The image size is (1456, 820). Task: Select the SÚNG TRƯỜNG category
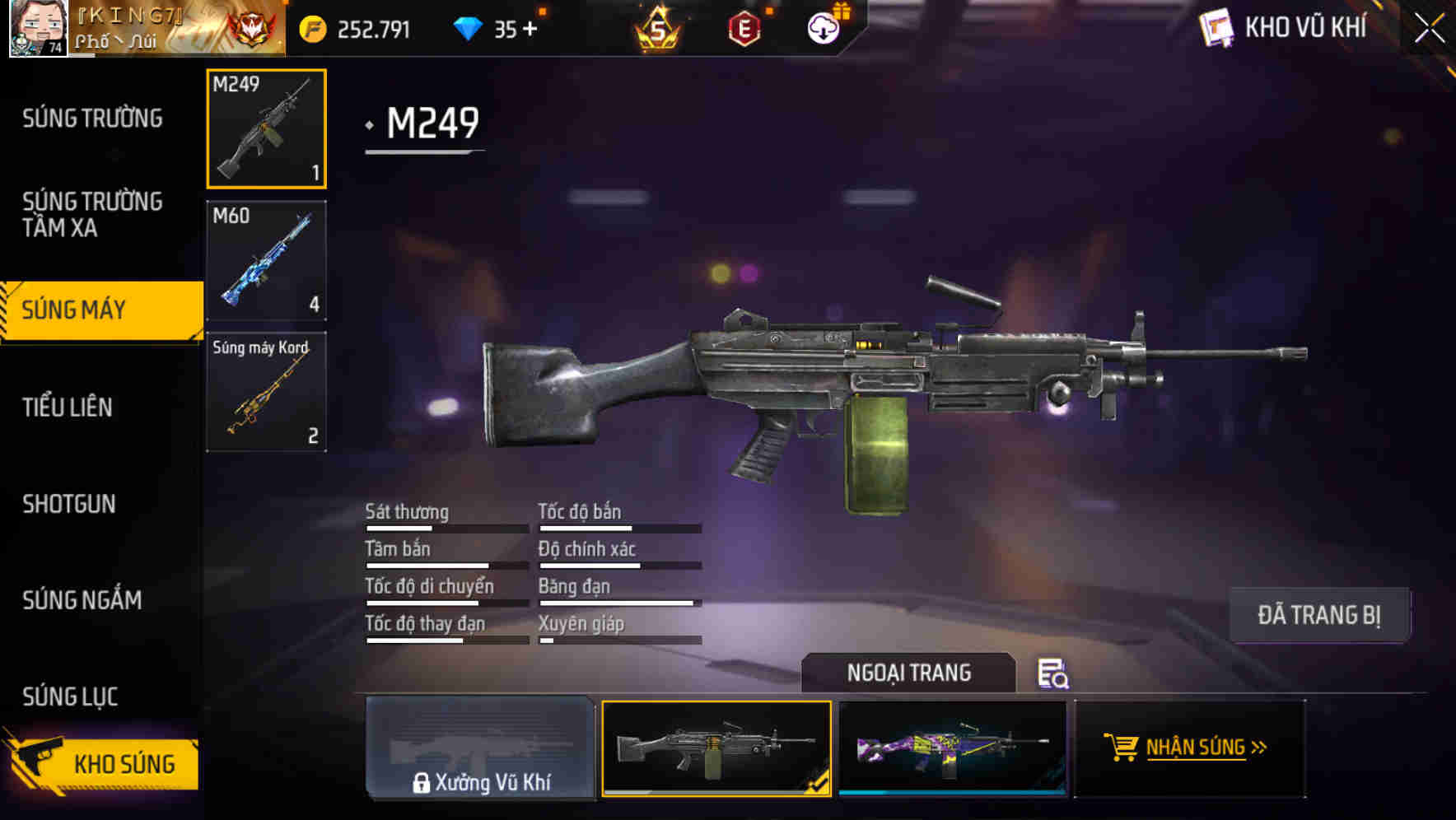tap(91, 118)
